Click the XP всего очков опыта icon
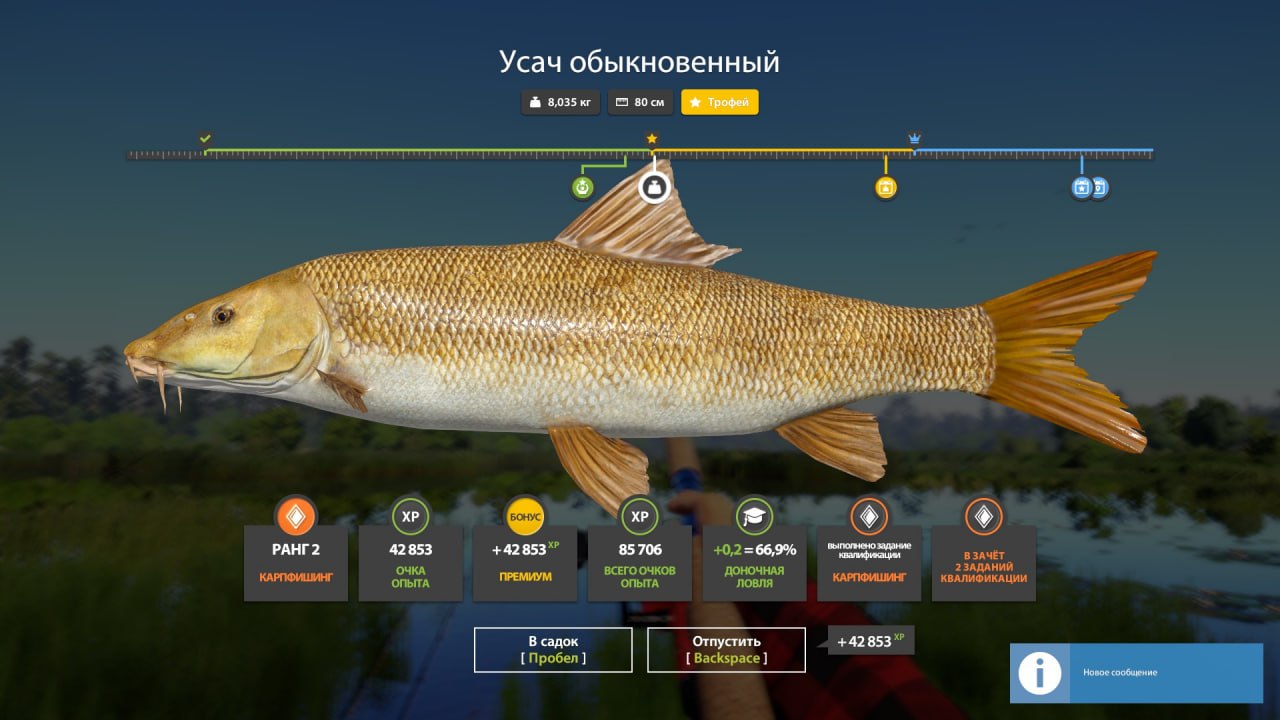This screenshot has height=720, width=1280. pyautogui.click(x=640, y=516)
